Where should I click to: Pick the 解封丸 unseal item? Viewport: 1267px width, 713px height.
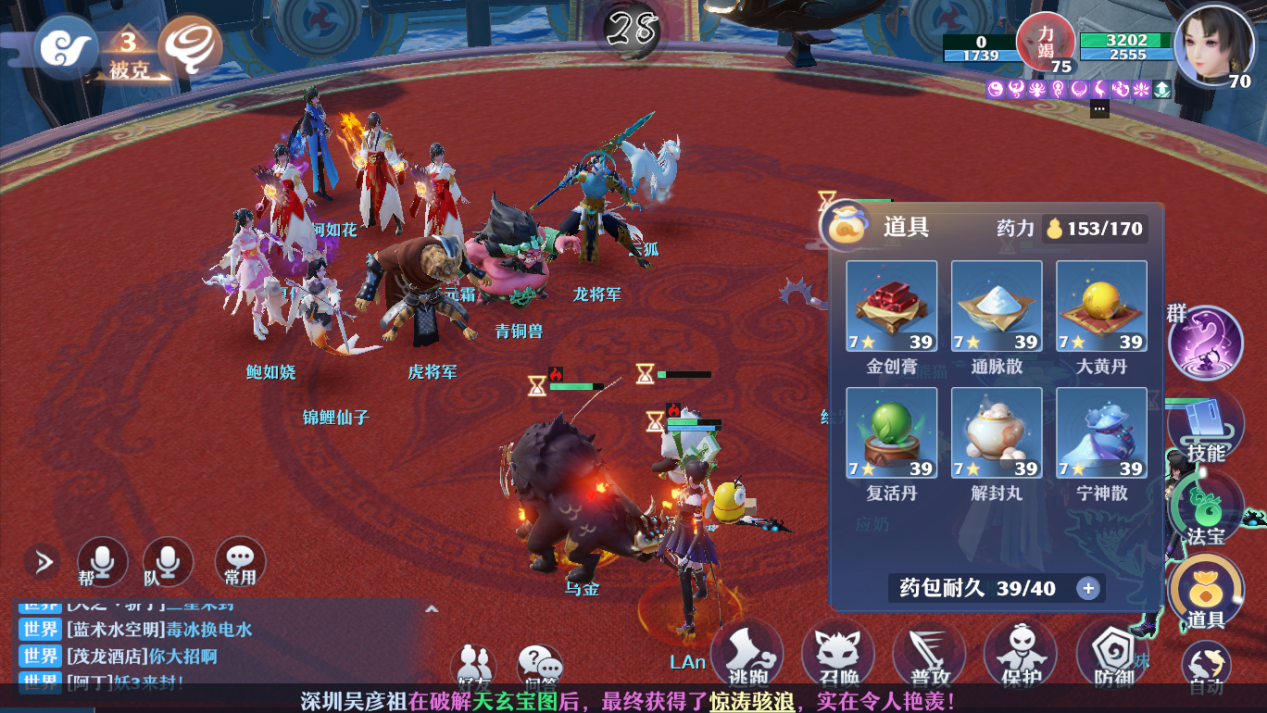click(x=996, y=434)
